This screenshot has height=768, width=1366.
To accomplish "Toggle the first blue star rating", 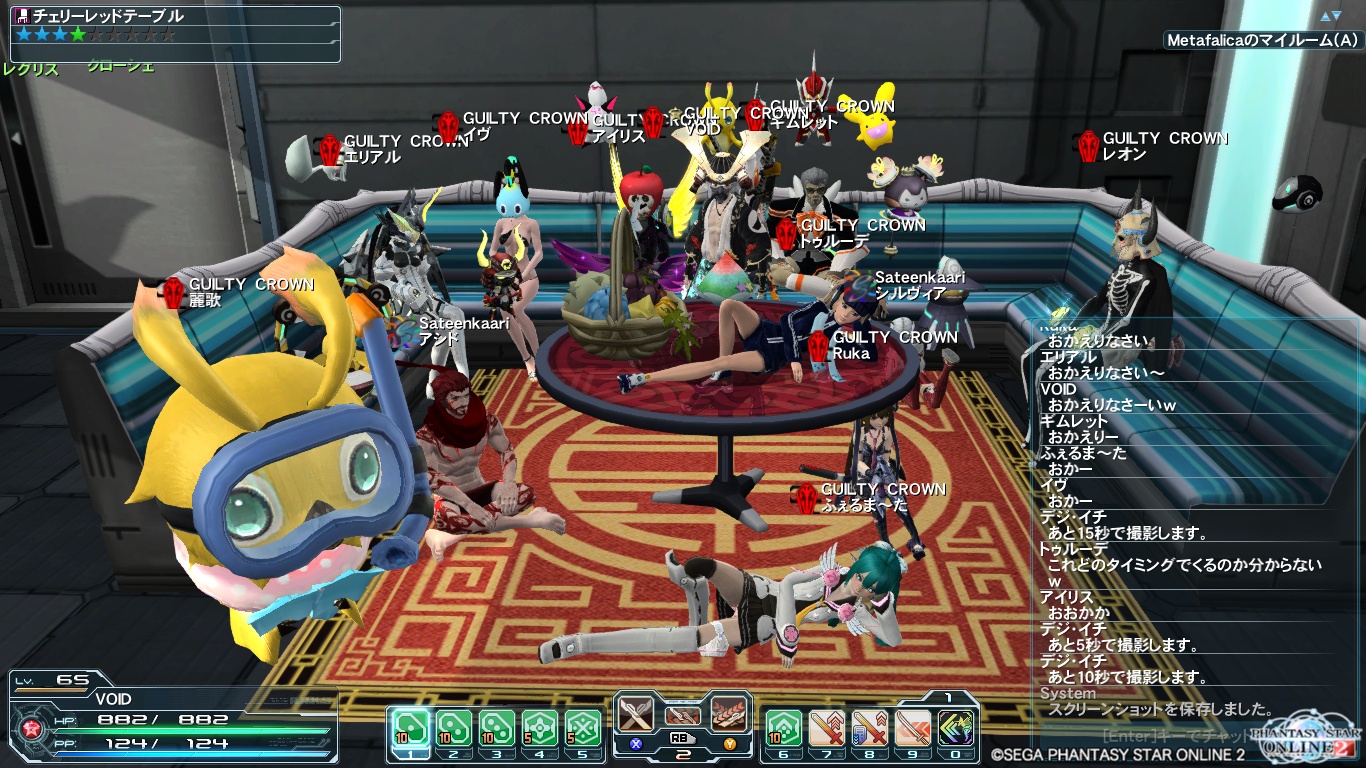I will (24, 33).
